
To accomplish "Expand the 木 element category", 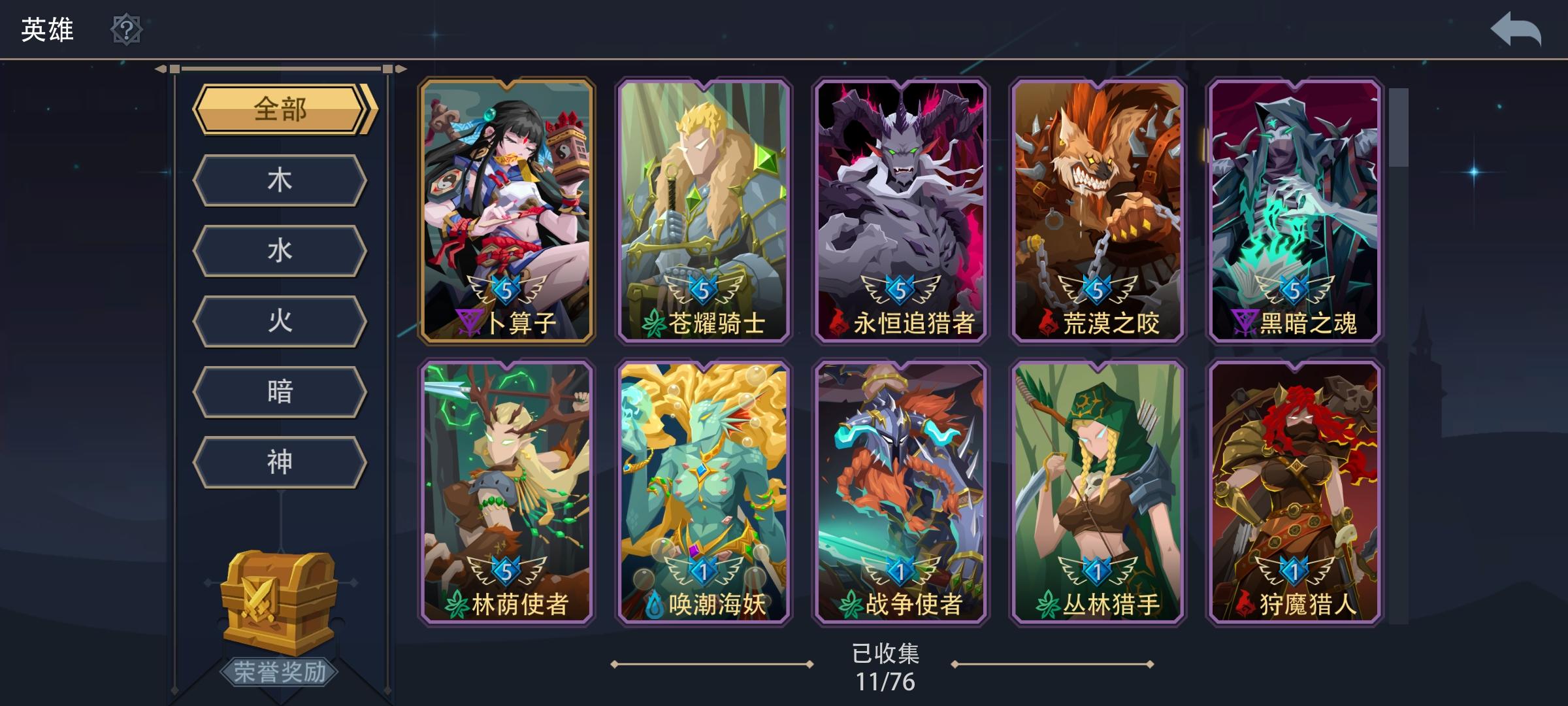I will coord(281,180).
